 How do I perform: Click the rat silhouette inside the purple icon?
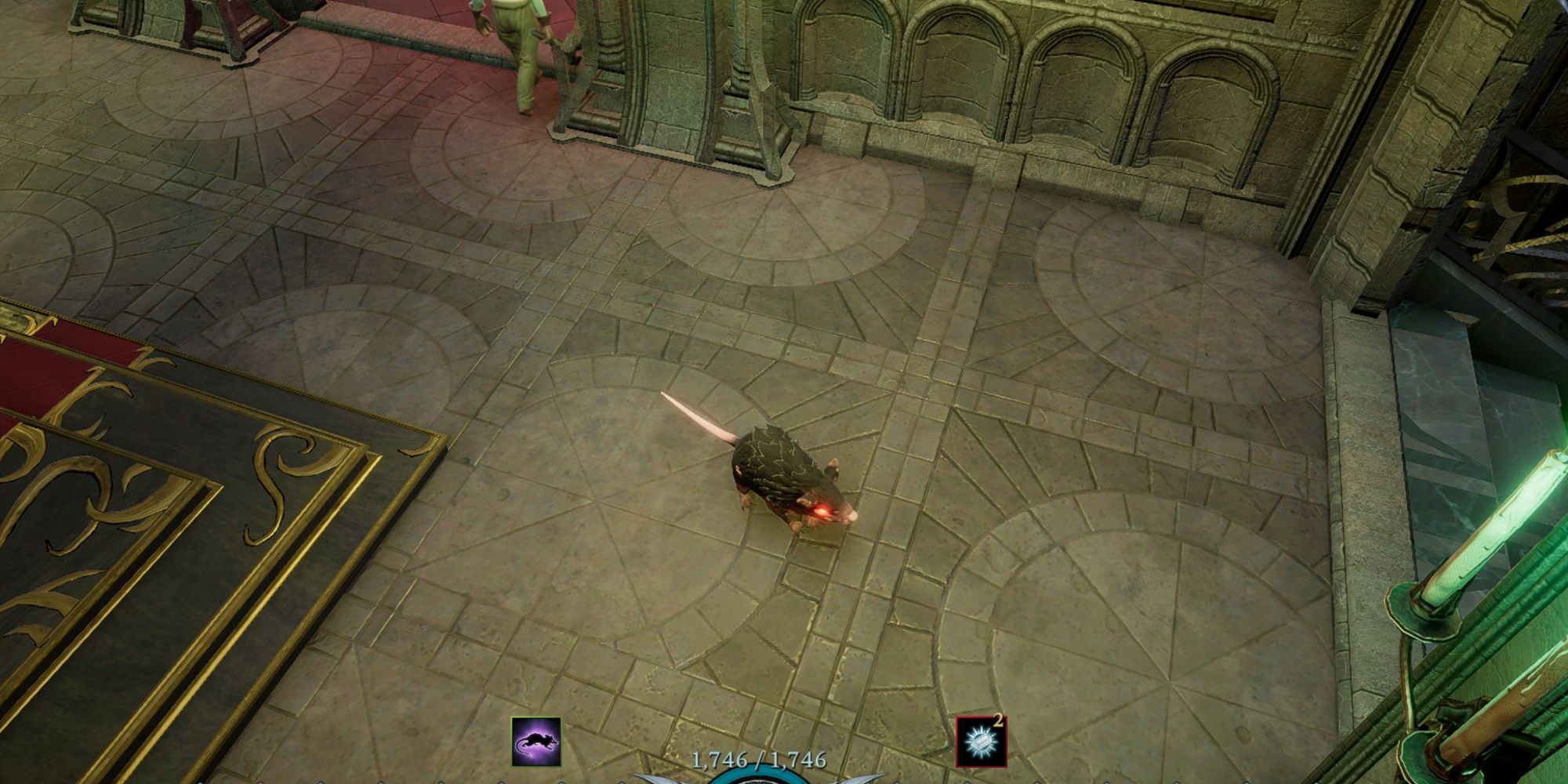(535, 743)
